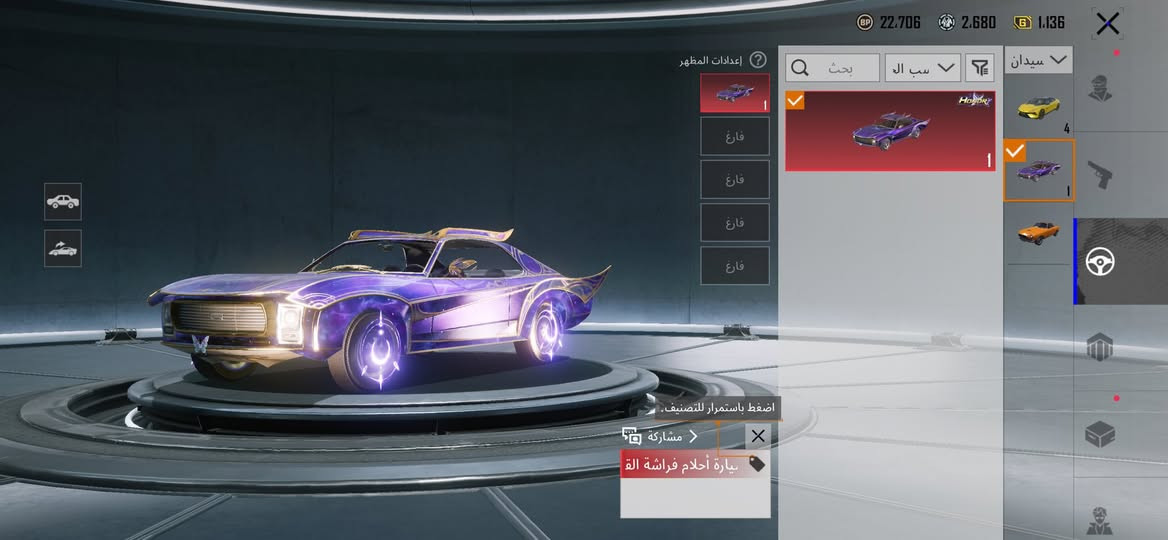This screenshot has width=1168, height=540.
Task: Open the steering wheel vehicles tab
Action: (x=1101, y=262)
